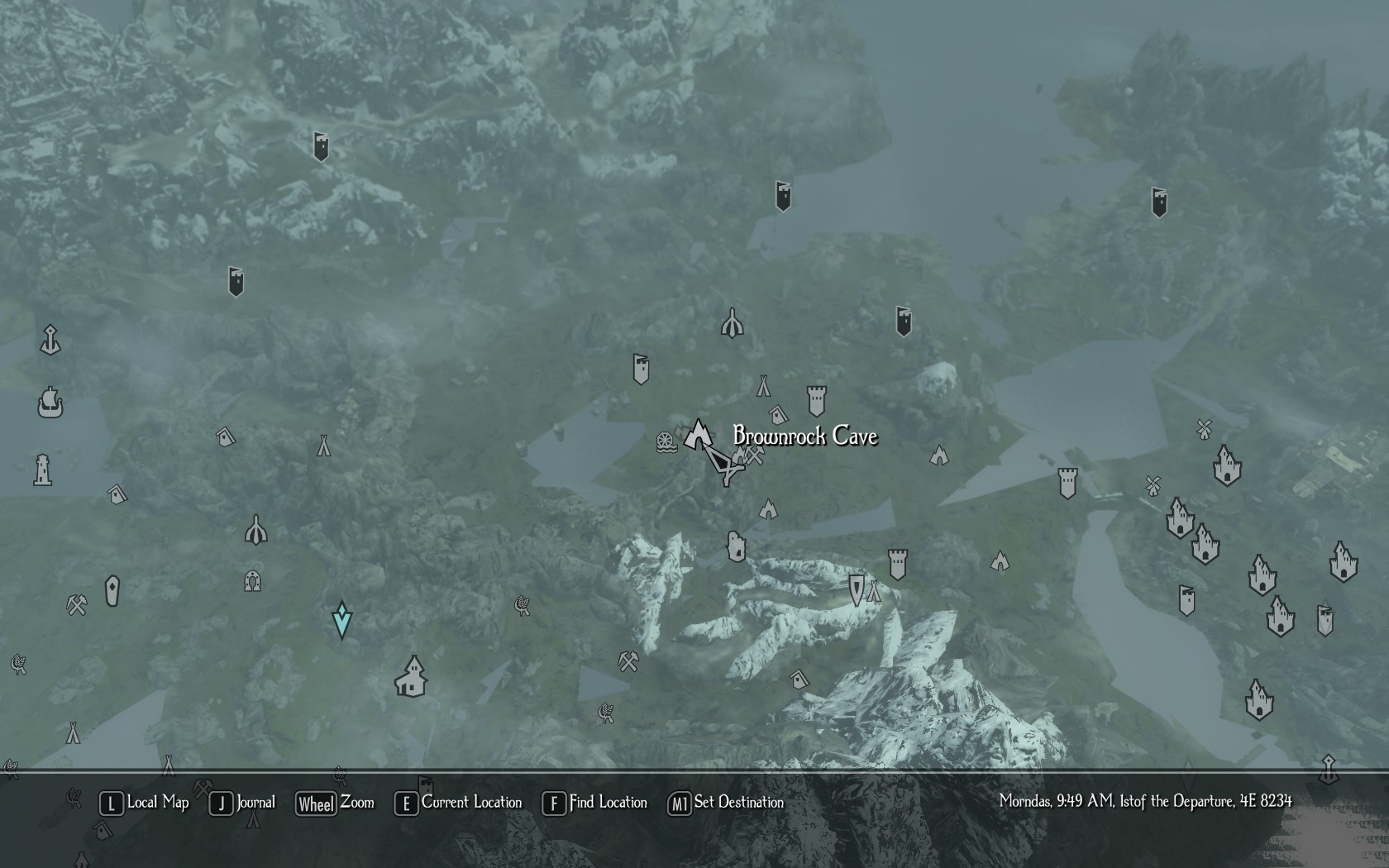Choose the large steepled building marker
Viewport: 1389px width, 868px height.
(x=411, y=677)
